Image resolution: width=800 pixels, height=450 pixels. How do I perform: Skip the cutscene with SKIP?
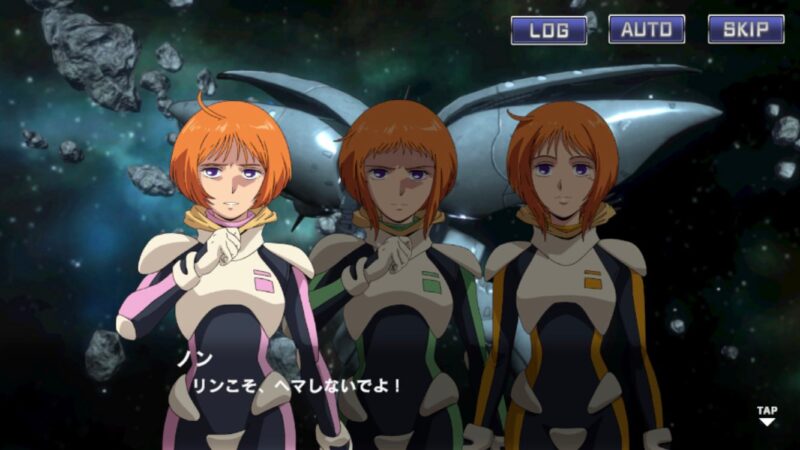click(745, 29)
